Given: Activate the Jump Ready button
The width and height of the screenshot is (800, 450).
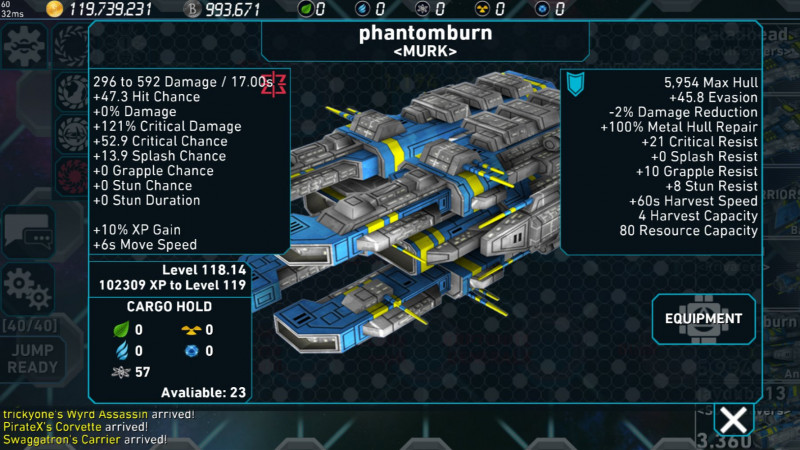Looking at the screenshot, I should (x=32, y=359).
